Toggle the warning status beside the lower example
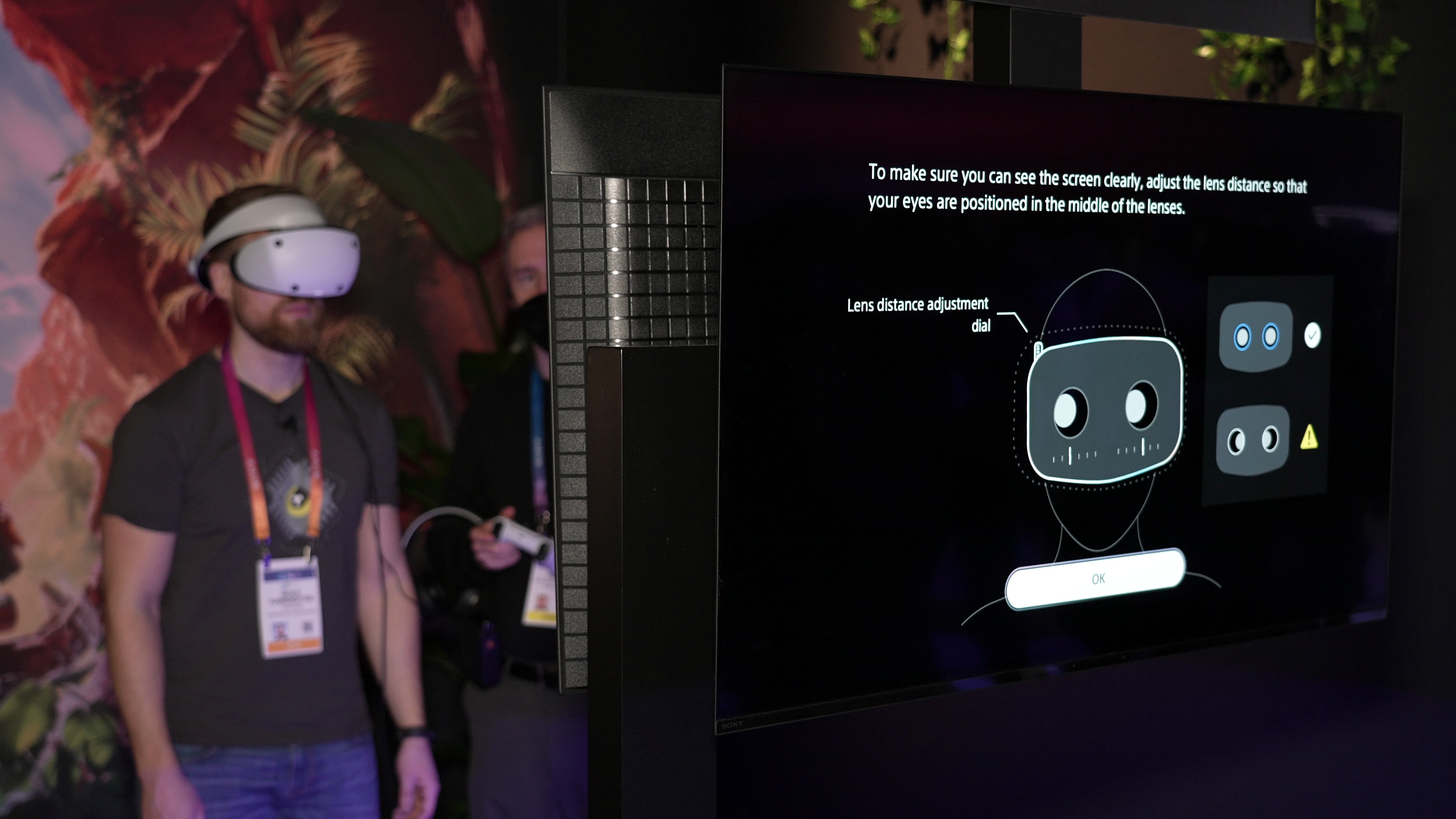This screenshot has width=1456, height=819. coord(1309,438)
